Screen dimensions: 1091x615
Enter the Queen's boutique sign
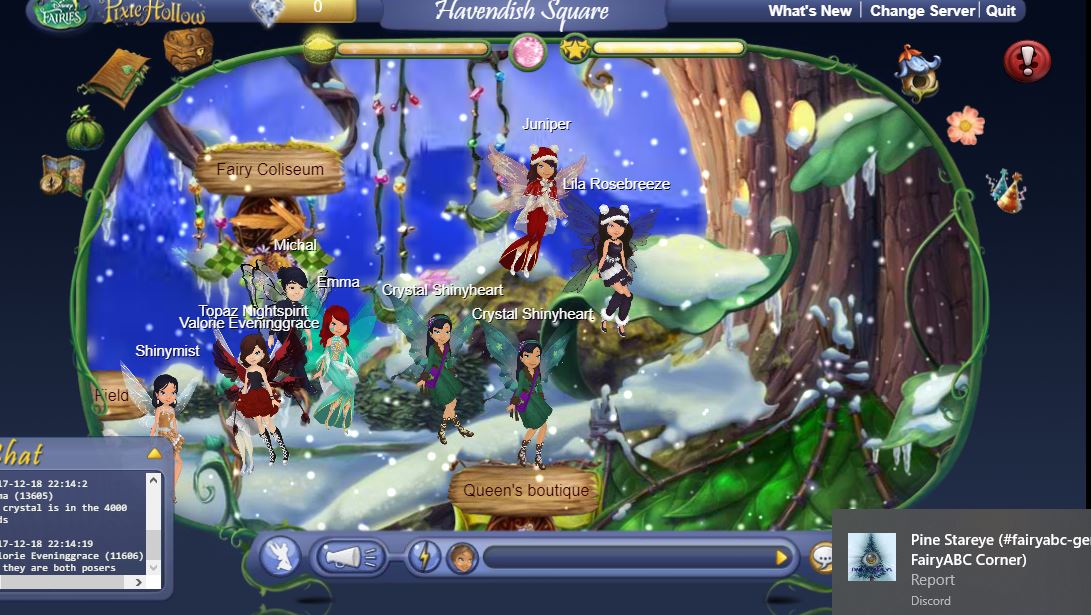525,491
